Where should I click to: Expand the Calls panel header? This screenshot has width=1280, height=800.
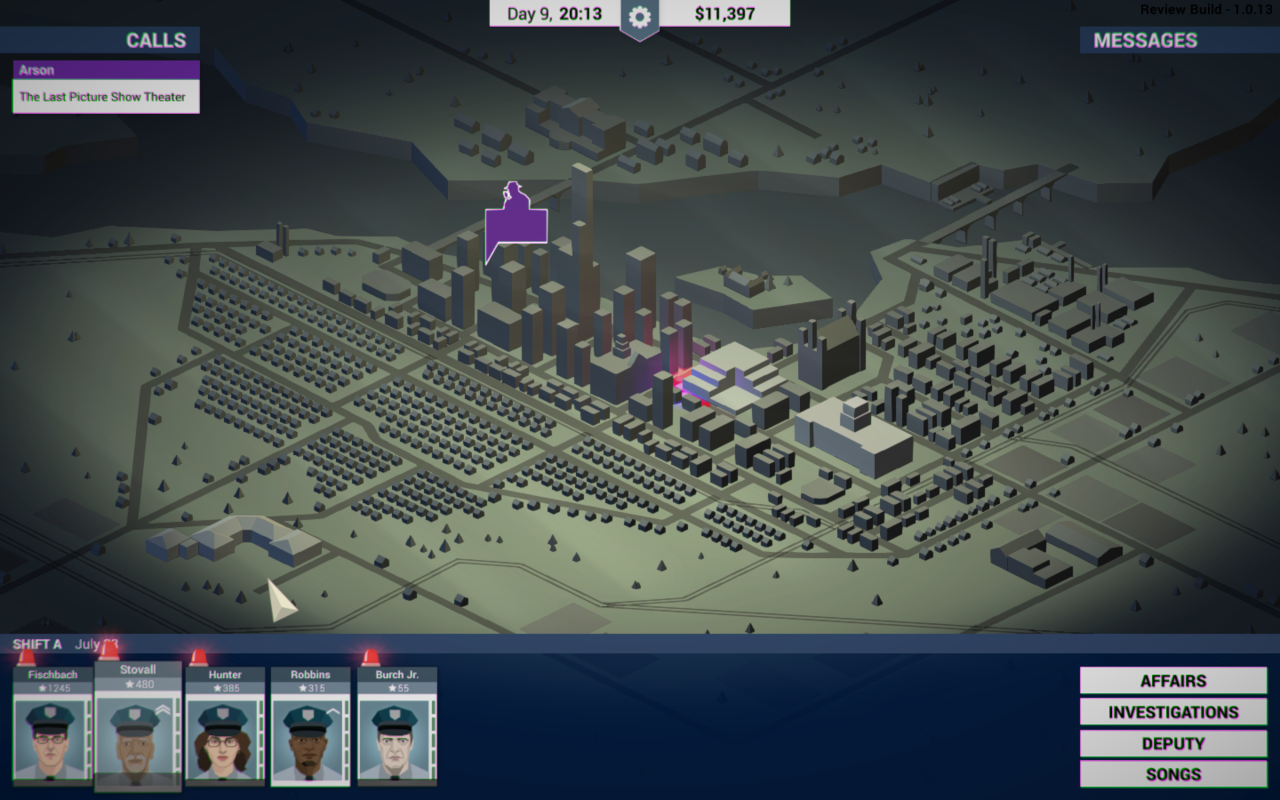pos(100,41)
